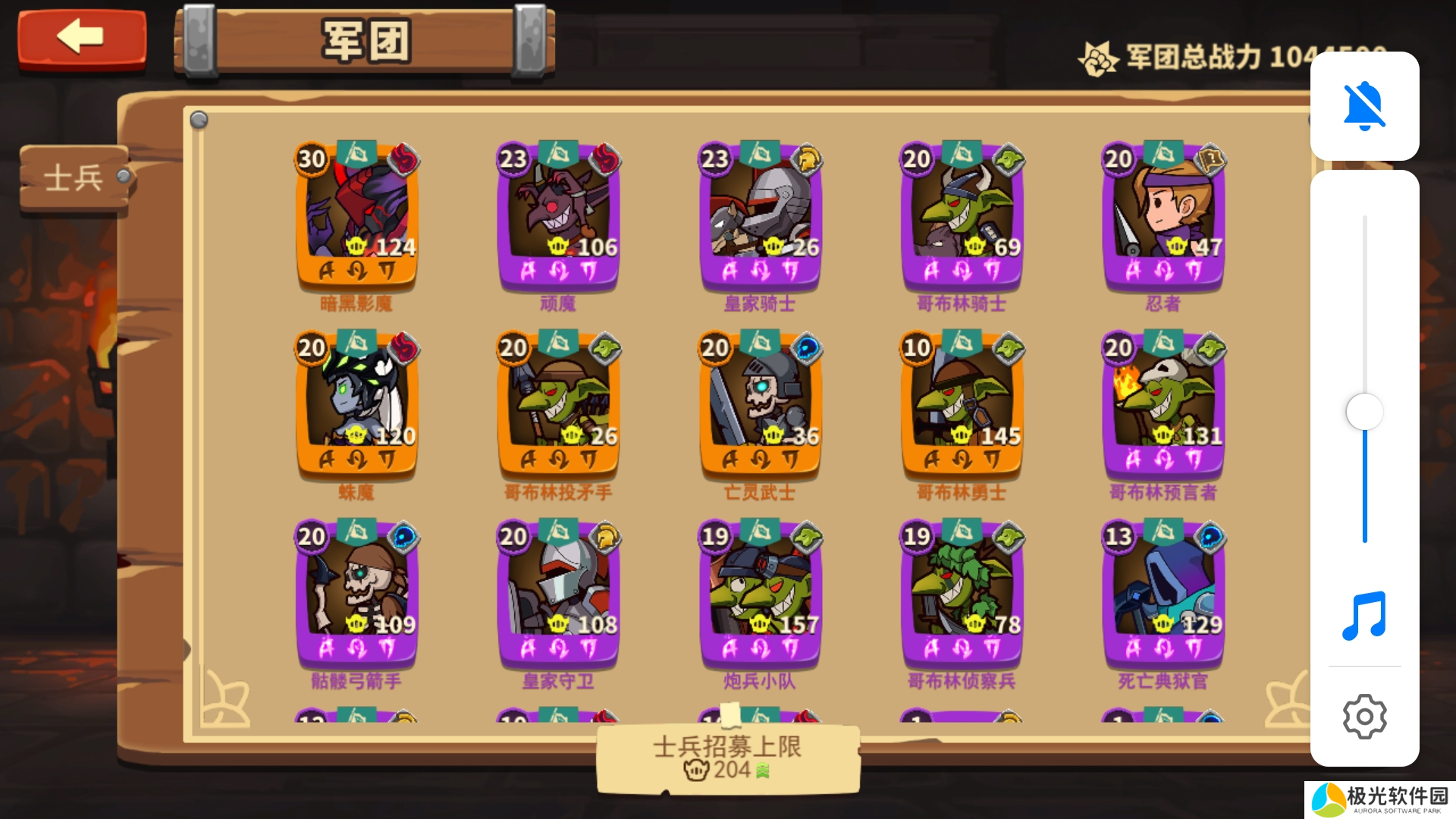Mute notifications with the bell icon
This screenshot has height=819, width=1456.
tap(1363, 106)
